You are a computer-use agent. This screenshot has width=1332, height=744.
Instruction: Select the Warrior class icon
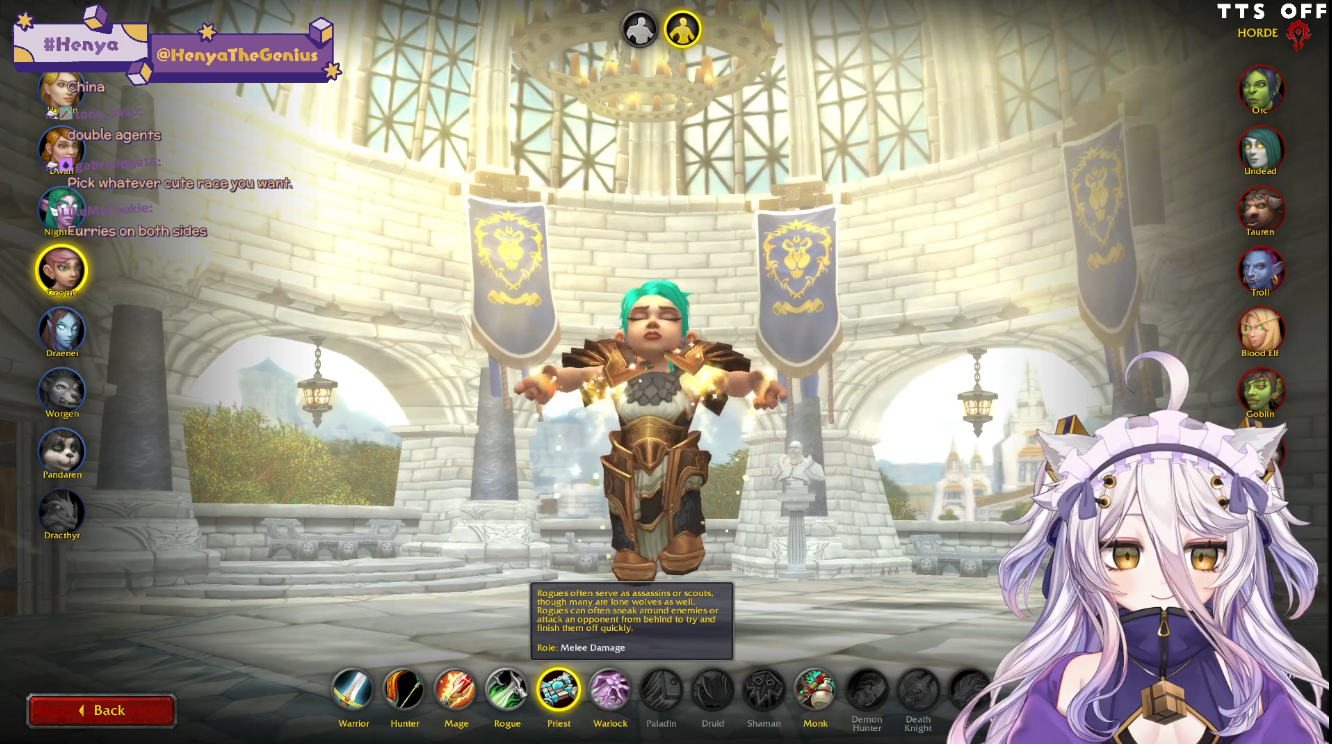coord(353,690)
